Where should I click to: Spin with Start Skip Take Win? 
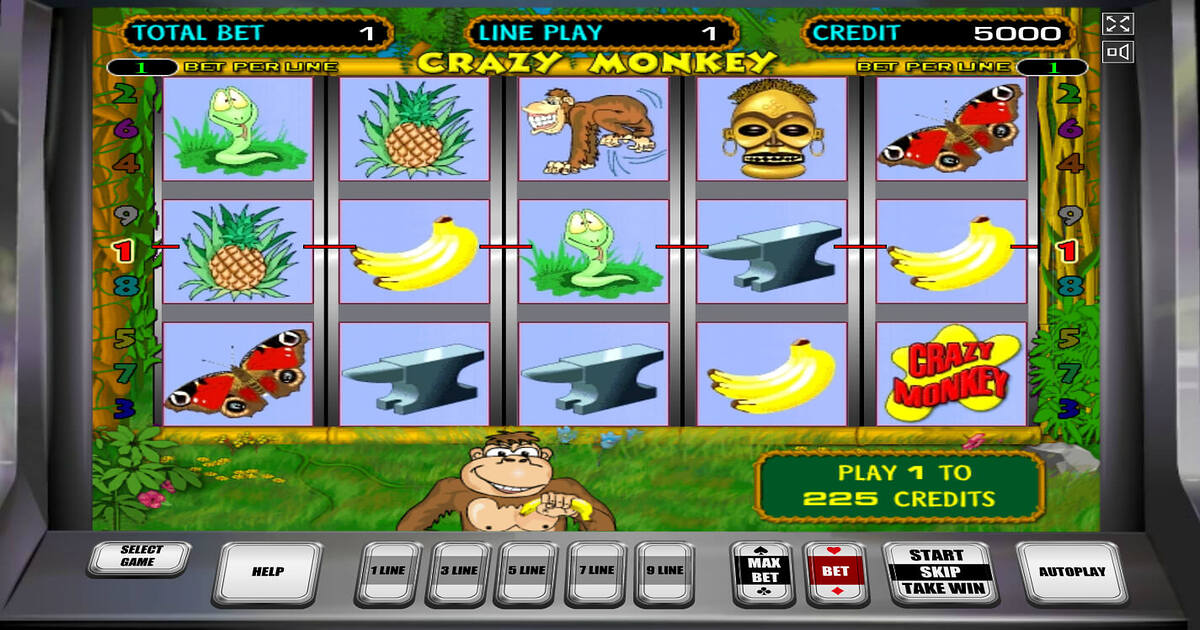pyautogui.click(x=936, y=572)
